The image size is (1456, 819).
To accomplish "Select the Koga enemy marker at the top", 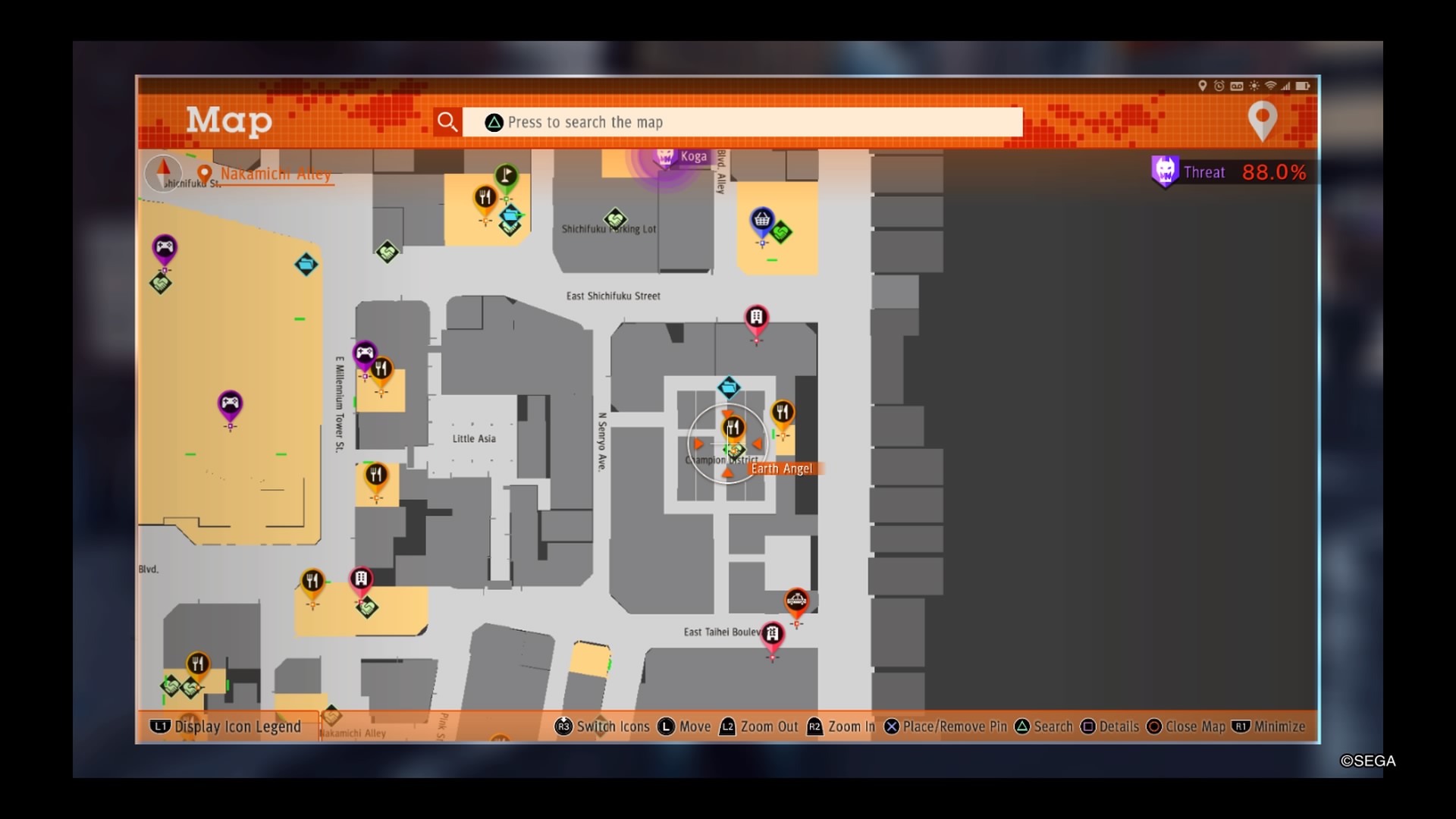I will [666, 157].
